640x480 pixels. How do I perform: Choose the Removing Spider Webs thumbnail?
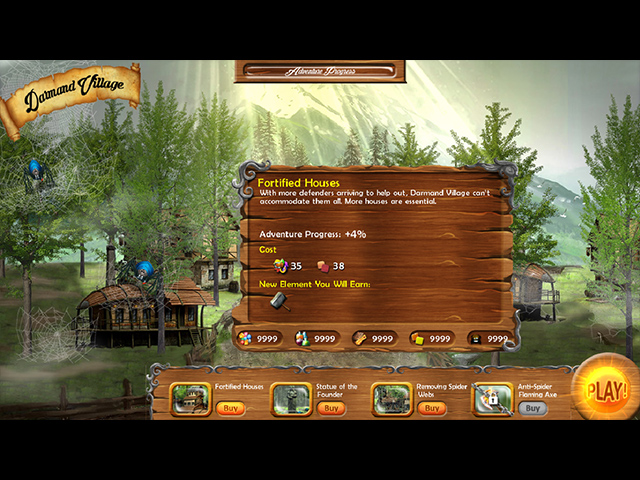click(391, 399)
